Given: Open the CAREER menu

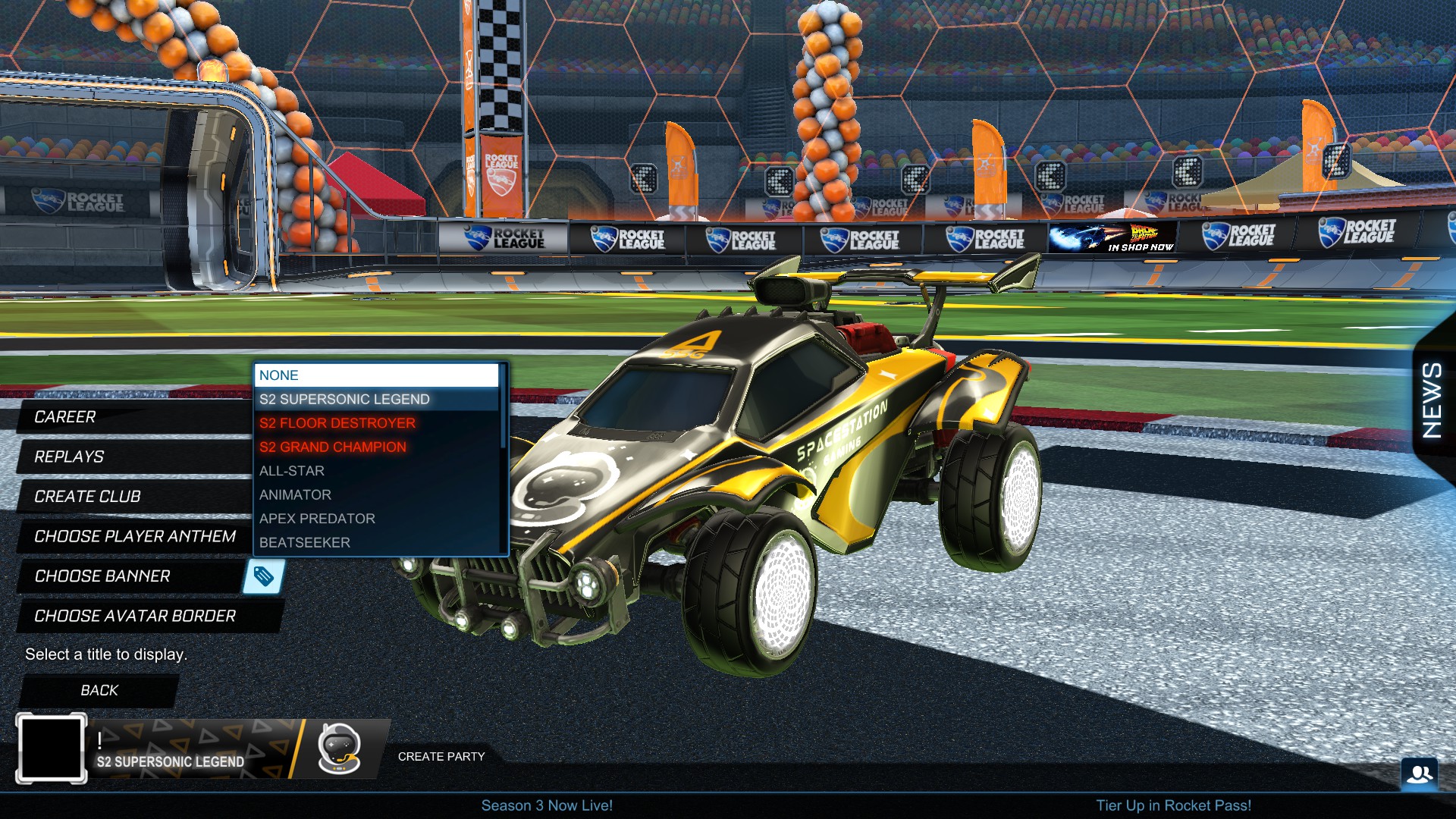Looking at the screenshot, I should [67, 416].
